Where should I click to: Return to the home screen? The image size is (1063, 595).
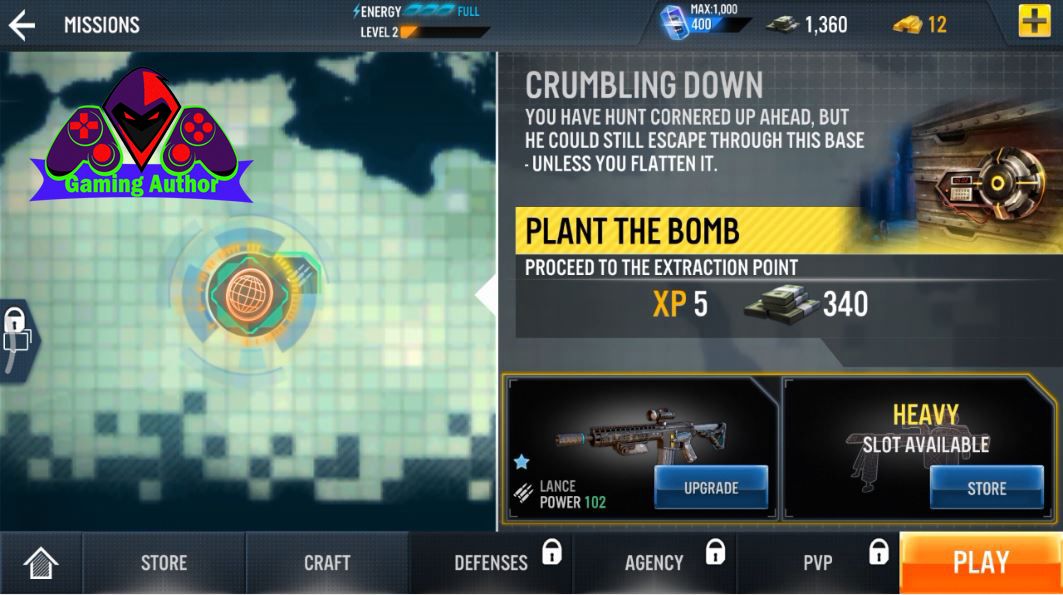tap(41, 563)
